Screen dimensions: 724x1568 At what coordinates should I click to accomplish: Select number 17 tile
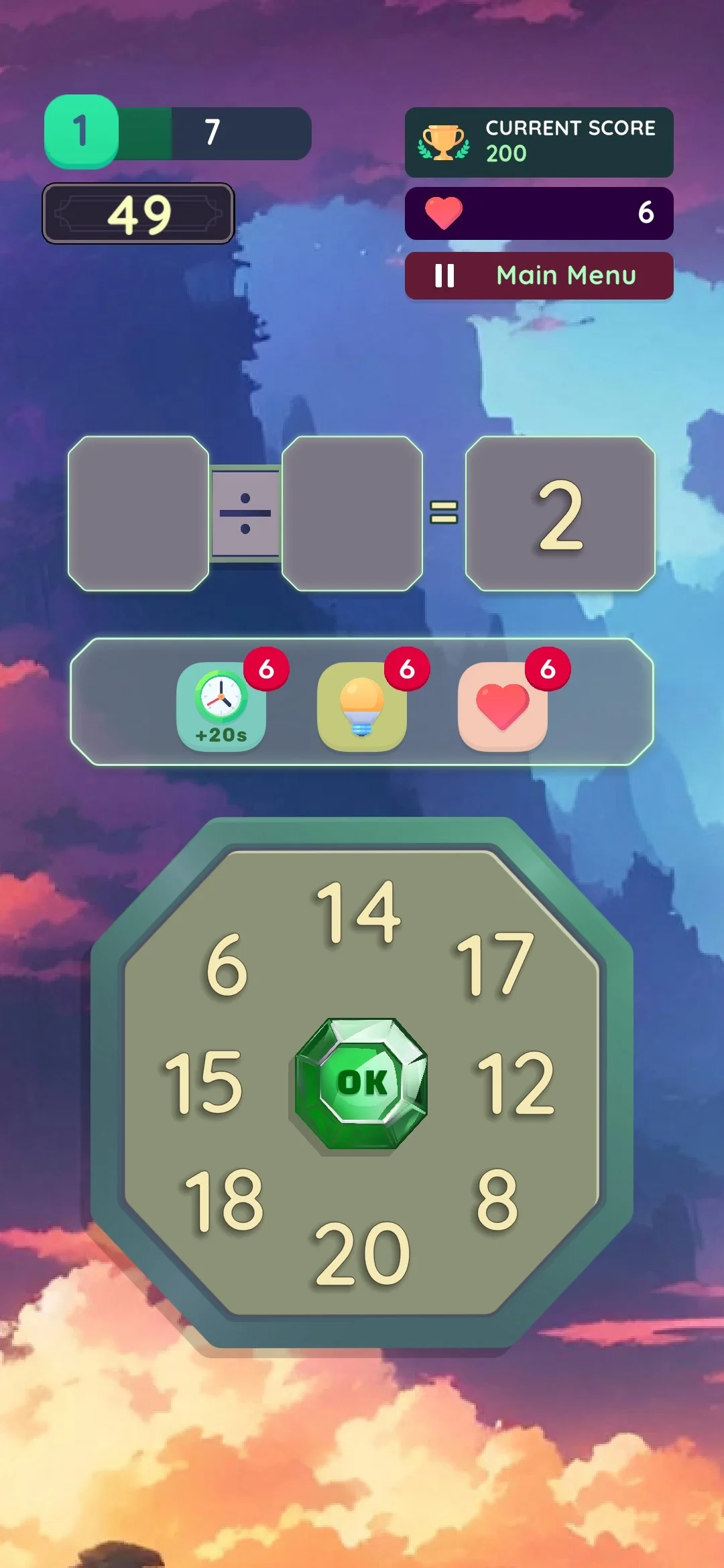pyautogui.click(x=495, y=965)
